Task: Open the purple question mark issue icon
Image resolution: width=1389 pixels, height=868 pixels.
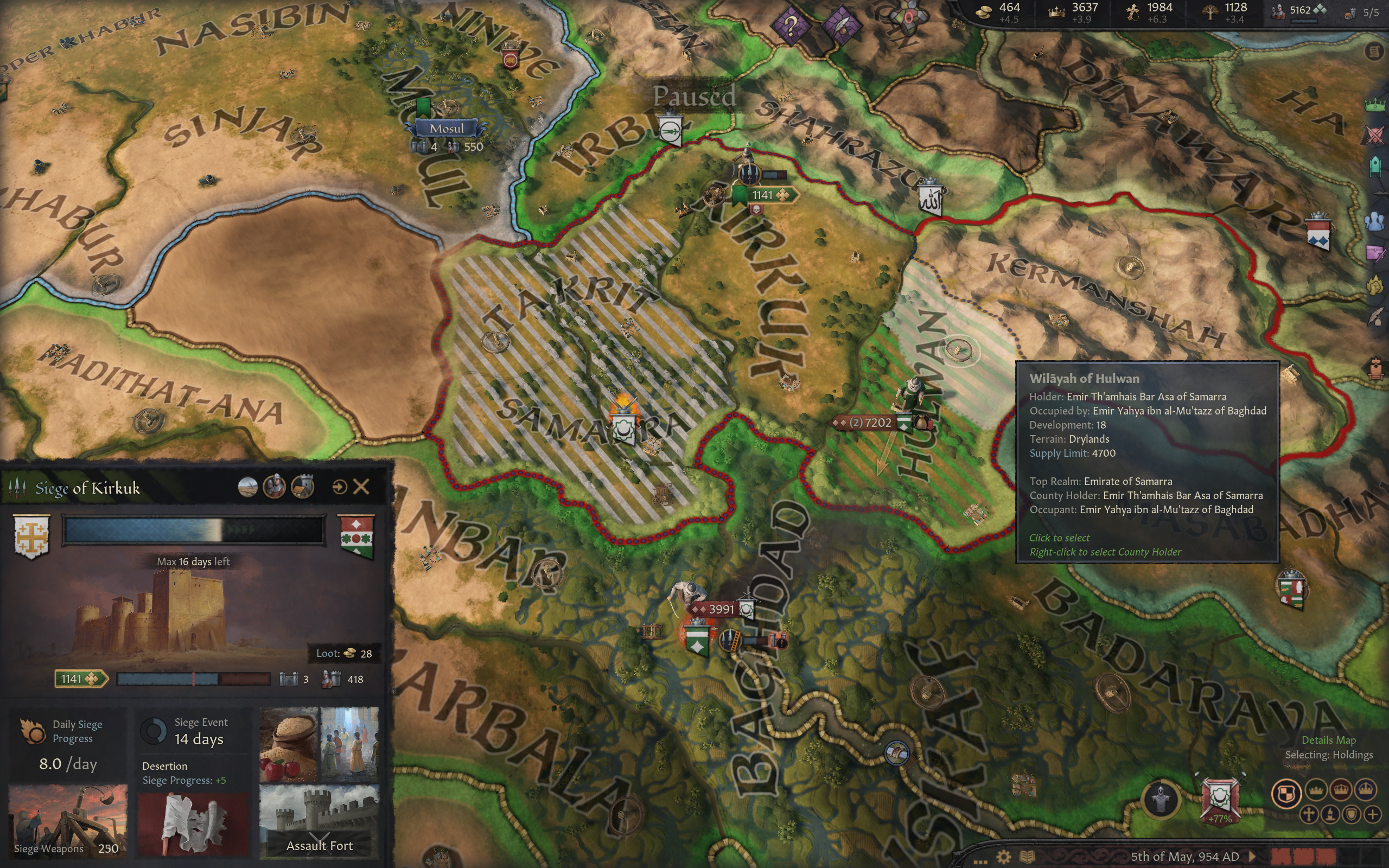Action: (x=791, y=25)
